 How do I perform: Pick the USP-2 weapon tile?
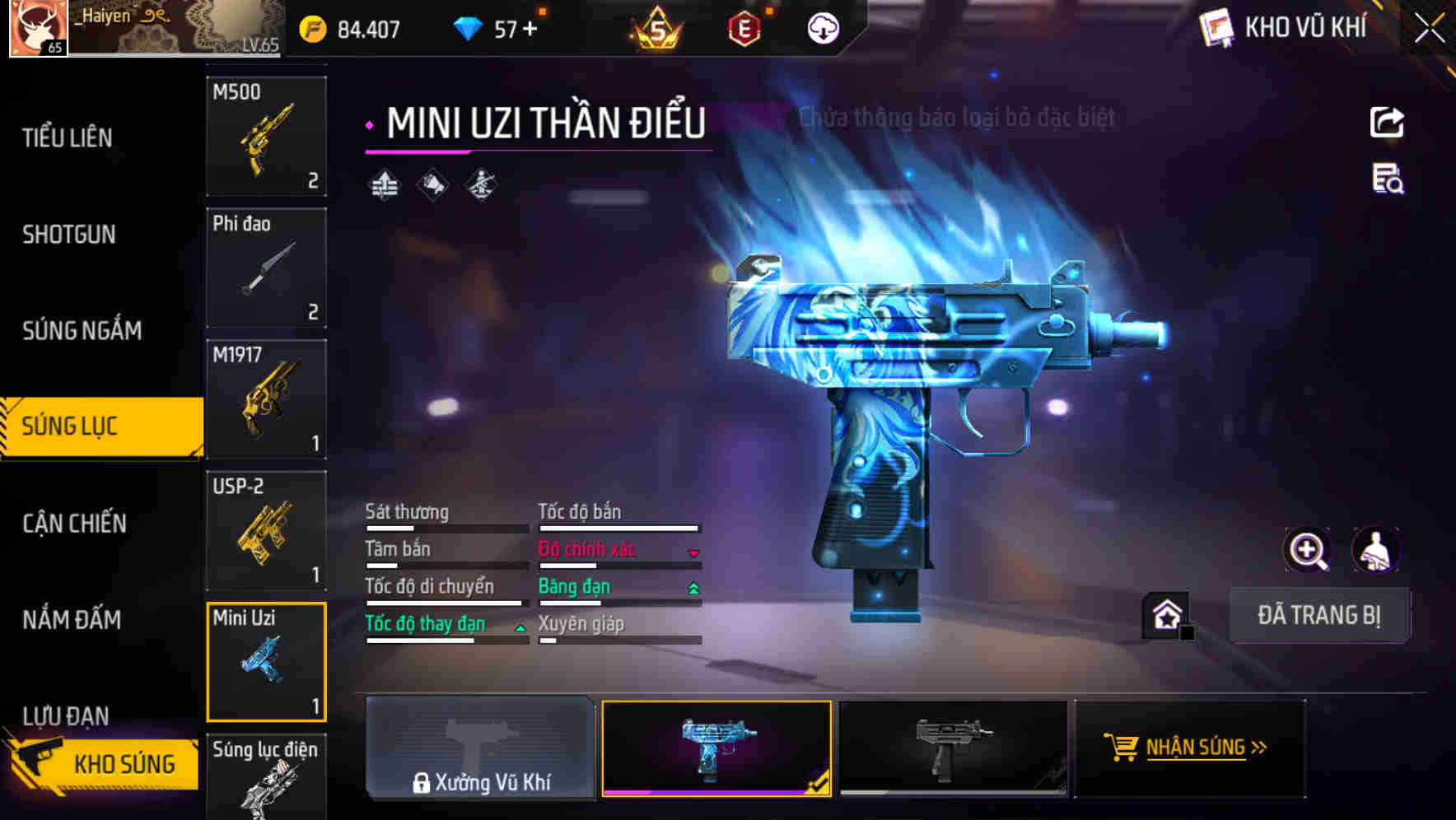tap(266, 531)
